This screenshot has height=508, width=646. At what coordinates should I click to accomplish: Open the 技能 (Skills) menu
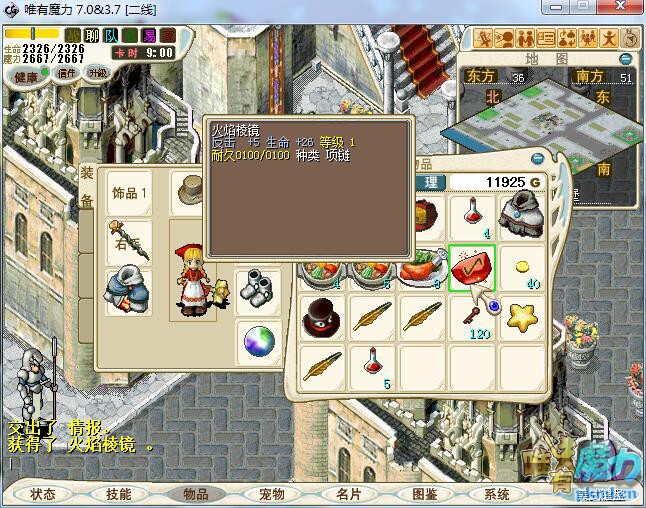[118, 494]
